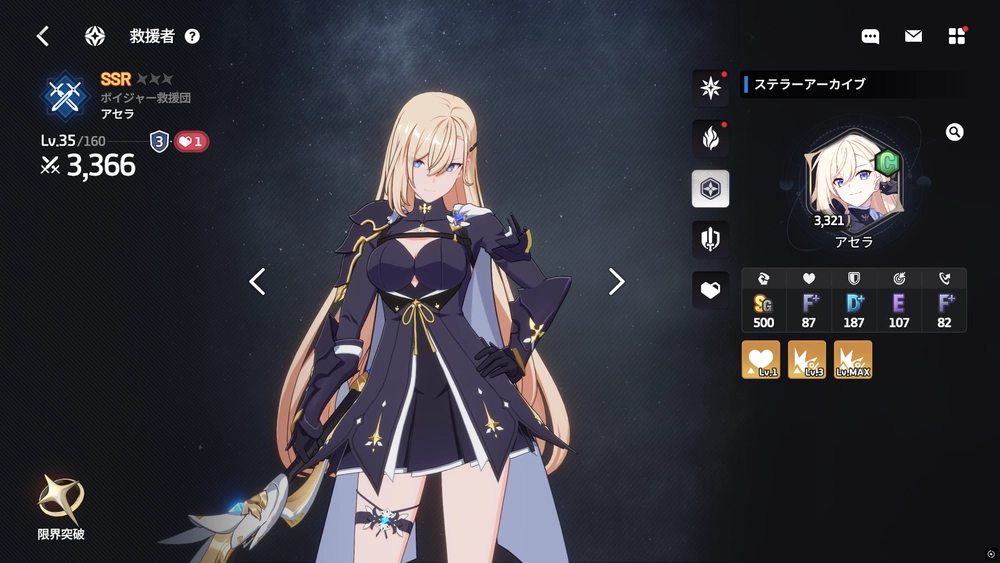Viewport: 1000px width, 563px height.
Task: Select the flame side tab
Action: (711, 138)
